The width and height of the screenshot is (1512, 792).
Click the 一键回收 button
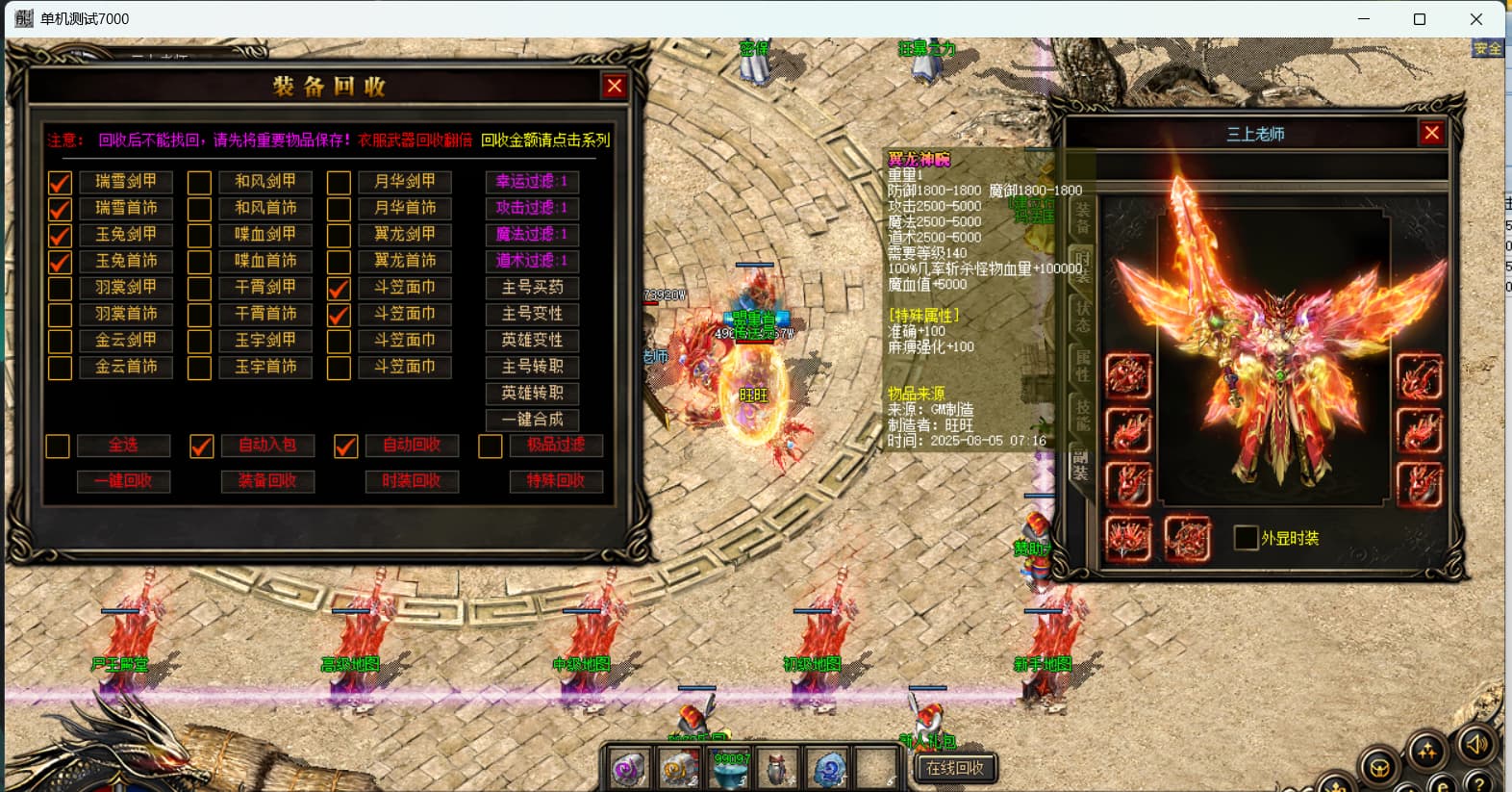click(124, 481)
